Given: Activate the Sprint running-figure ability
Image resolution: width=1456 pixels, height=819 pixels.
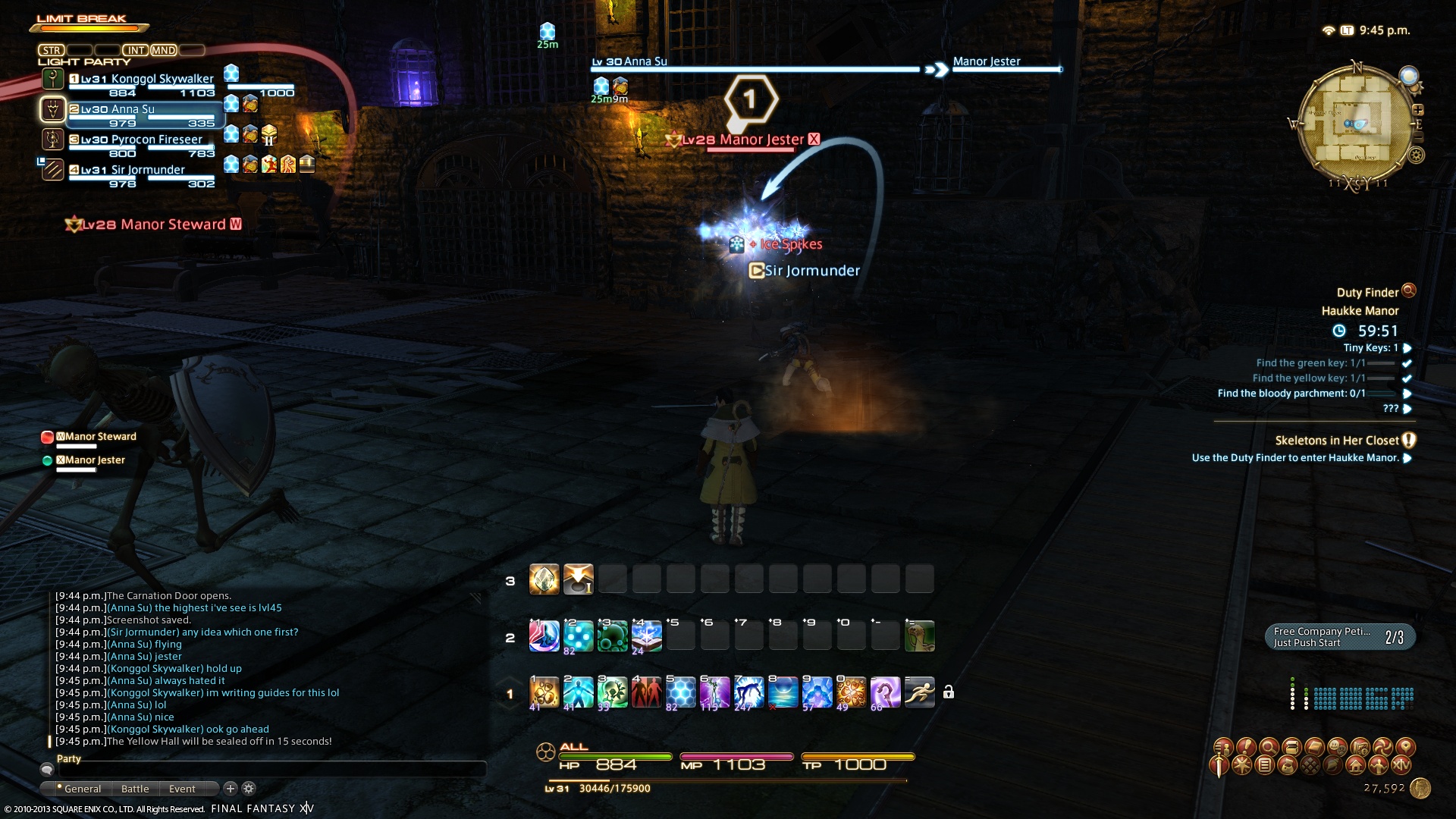Looking at the screenshot, I should [919, 692].
